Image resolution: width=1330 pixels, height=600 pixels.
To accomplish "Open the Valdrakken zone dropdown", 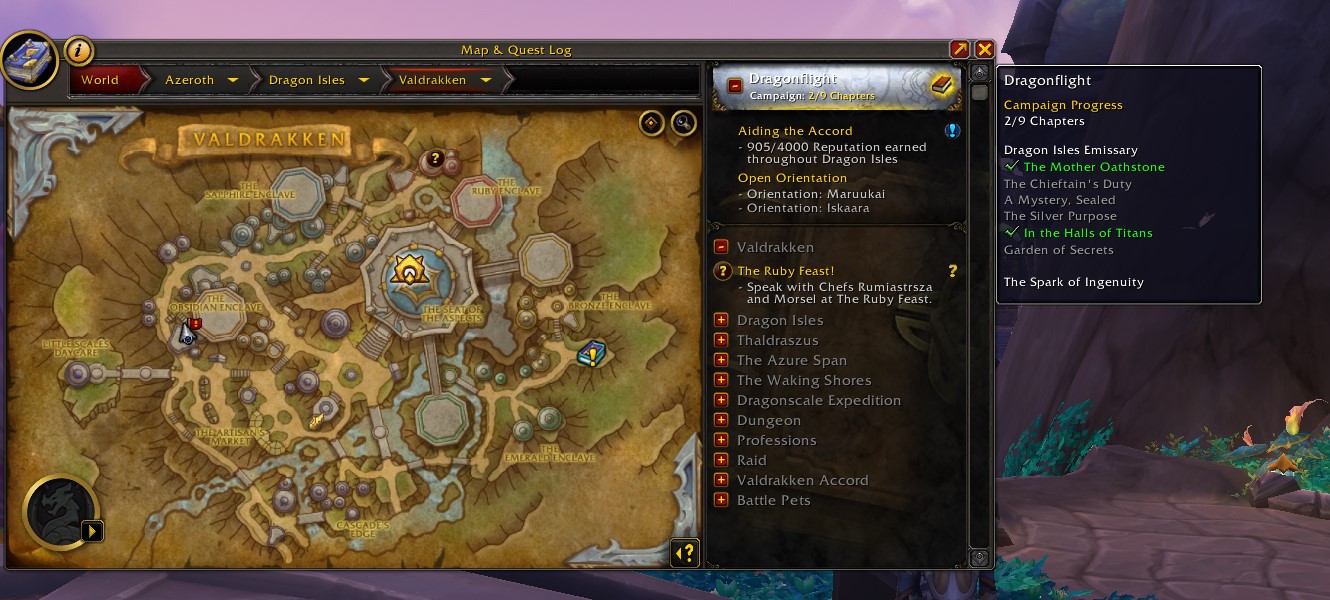I will [x=486, y=80].
